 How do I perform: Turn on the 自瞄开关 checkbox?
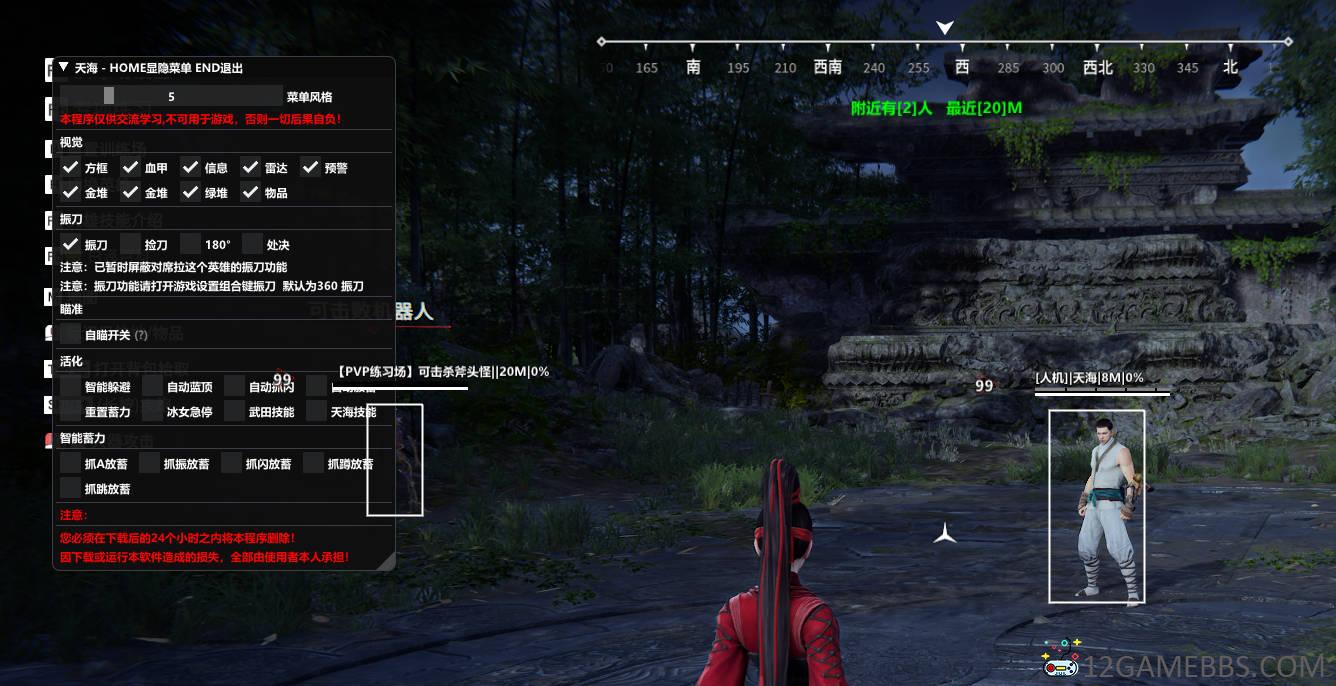click(70, 334)
